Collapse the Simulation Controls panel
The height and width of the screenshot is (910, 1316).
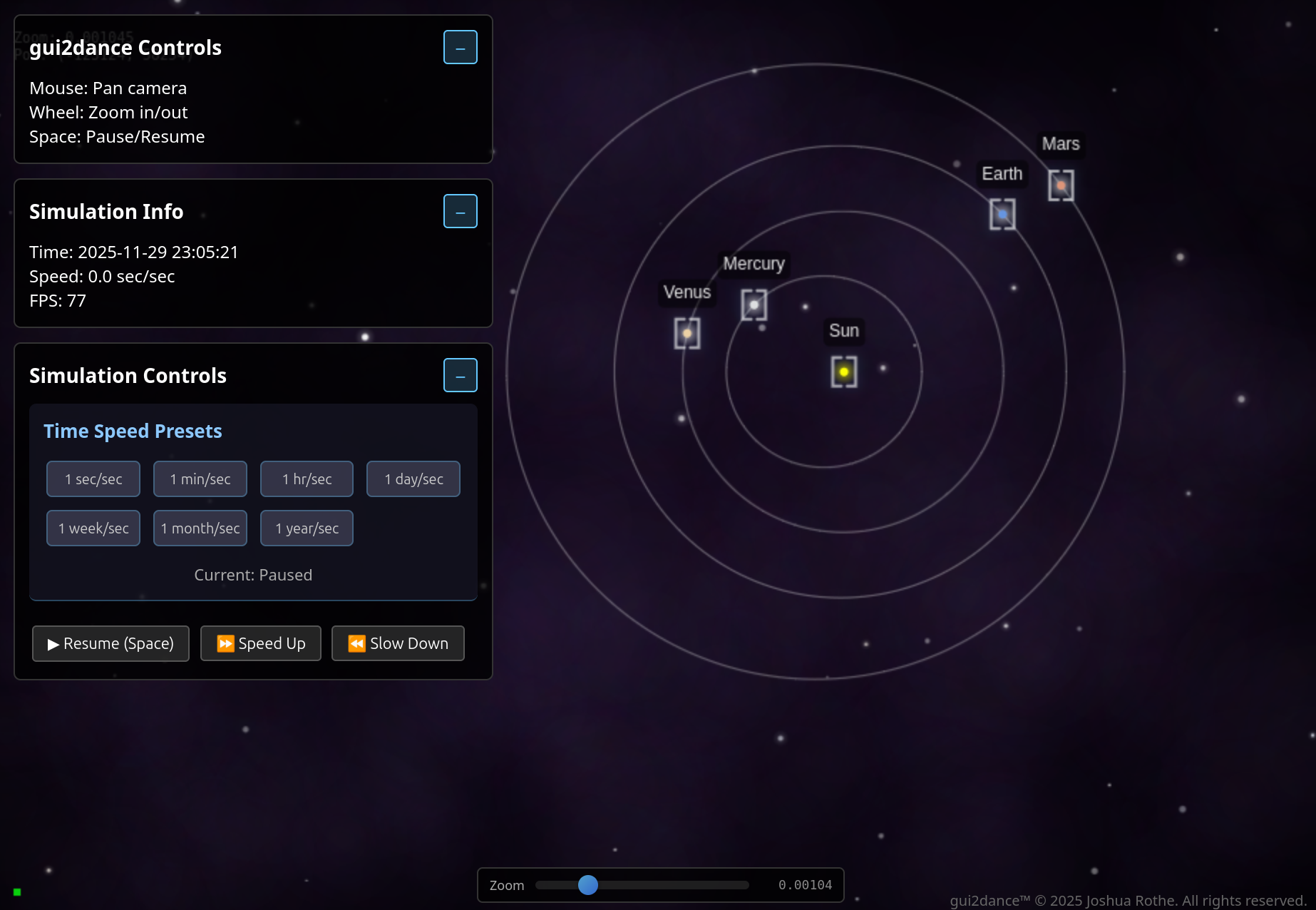(x=460, y=376)
